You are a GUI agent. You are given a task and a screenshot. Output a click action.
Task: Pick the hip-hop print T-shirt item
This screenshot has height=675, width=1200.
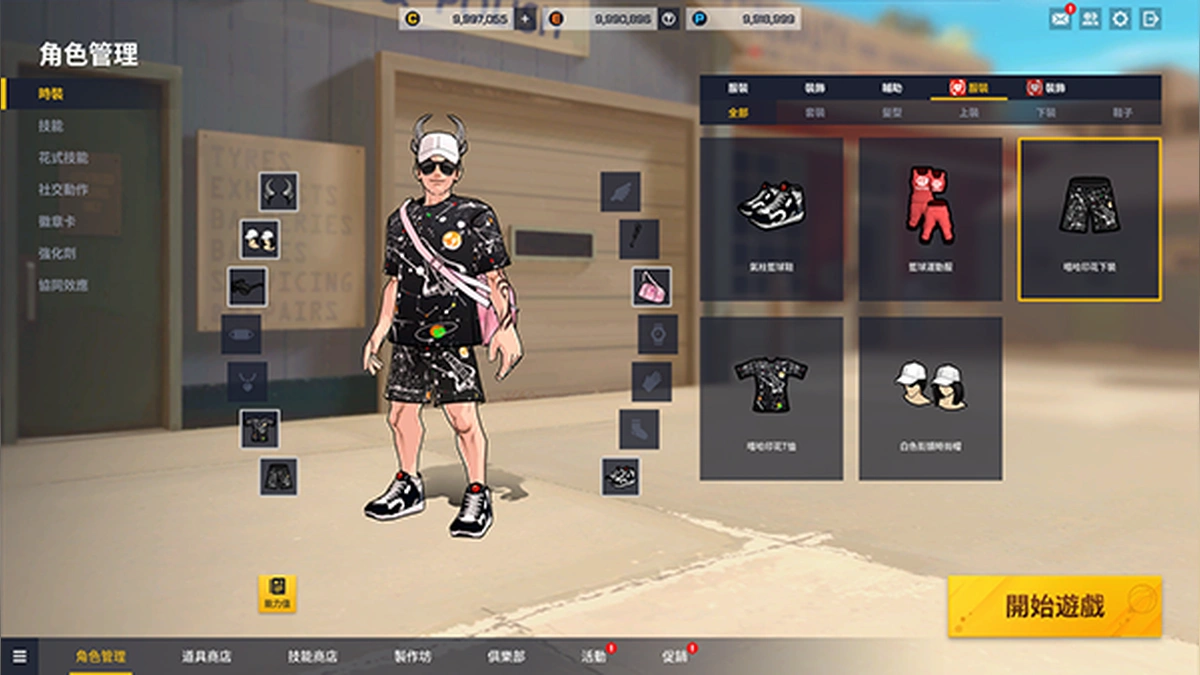pos(771,398)
